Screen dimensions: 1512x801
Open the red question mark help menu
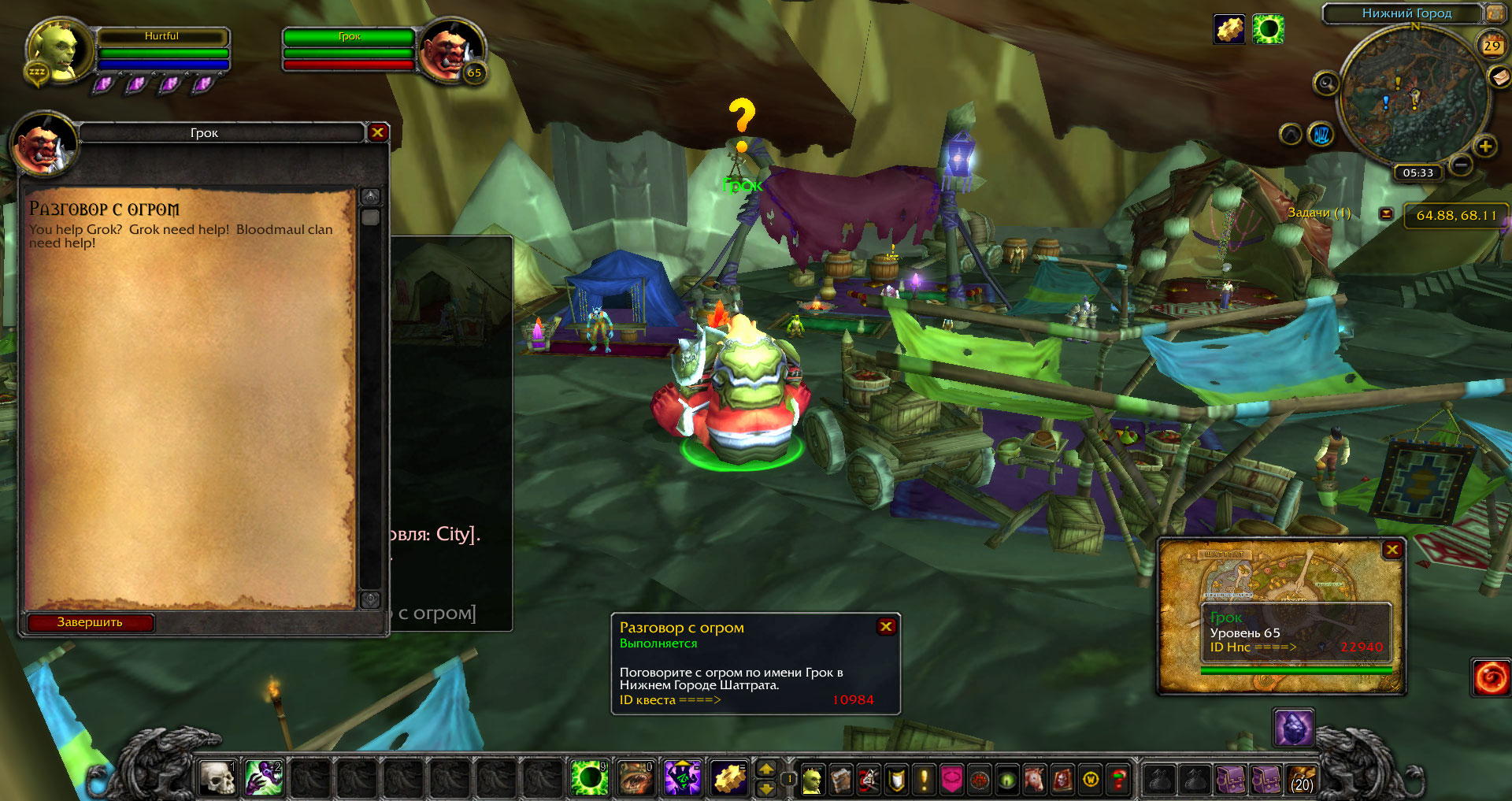[x=1118, y=780]
